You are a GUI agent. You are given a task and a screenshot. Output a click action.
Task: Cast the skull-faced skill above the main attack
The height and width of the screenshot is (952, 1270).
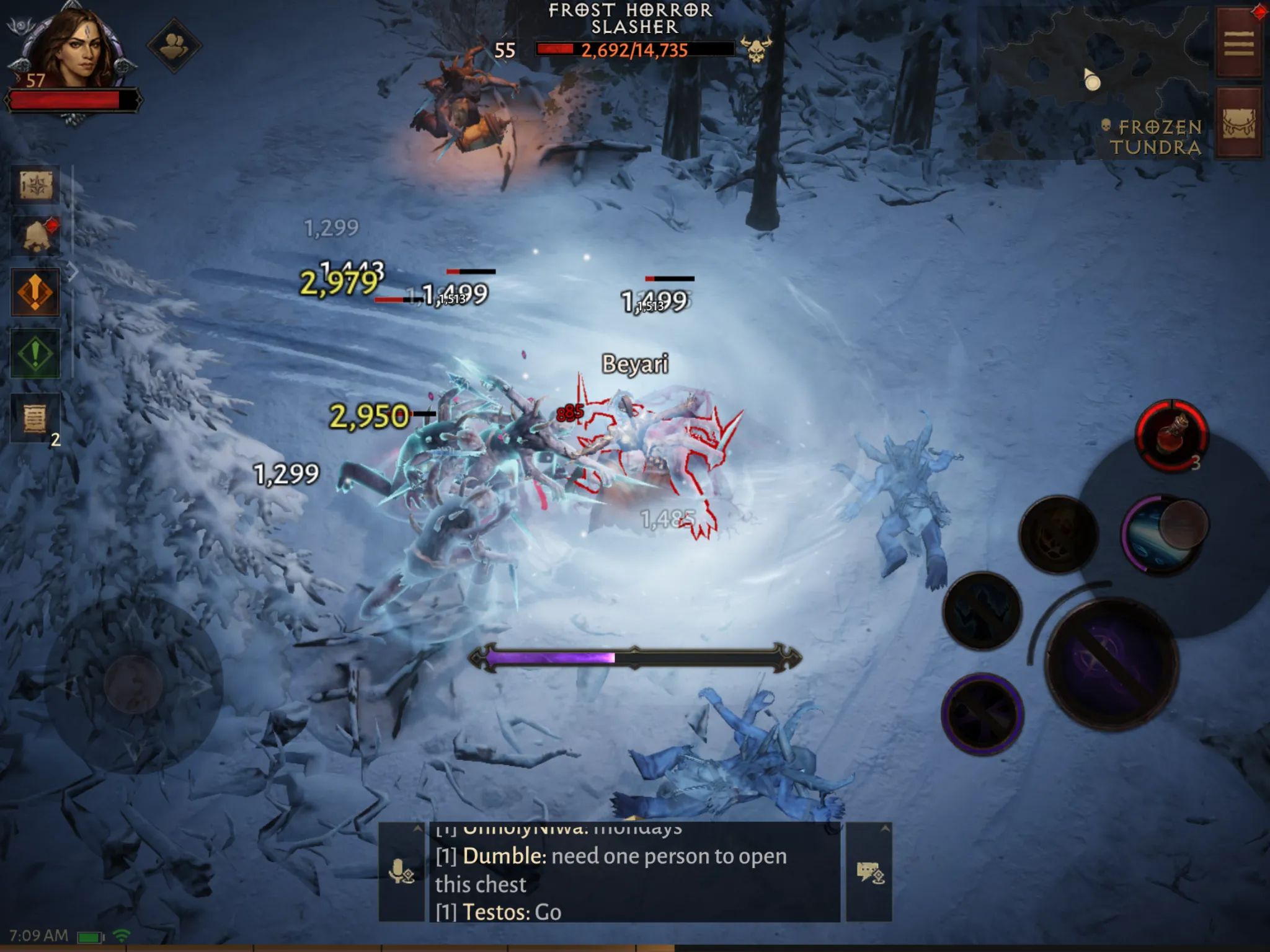coord(1059,534)
